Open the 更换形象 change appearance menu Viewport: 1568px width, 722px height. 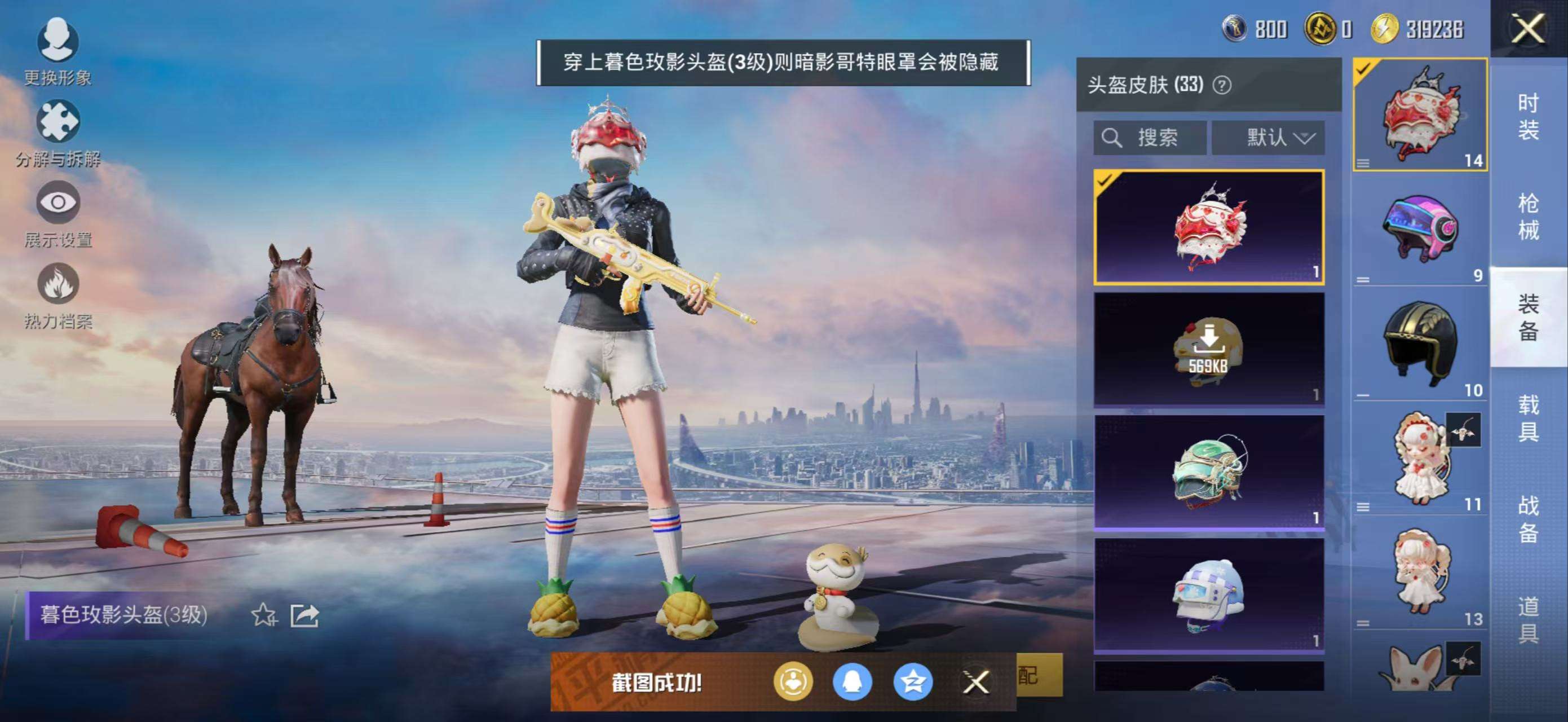coord(58,50)
